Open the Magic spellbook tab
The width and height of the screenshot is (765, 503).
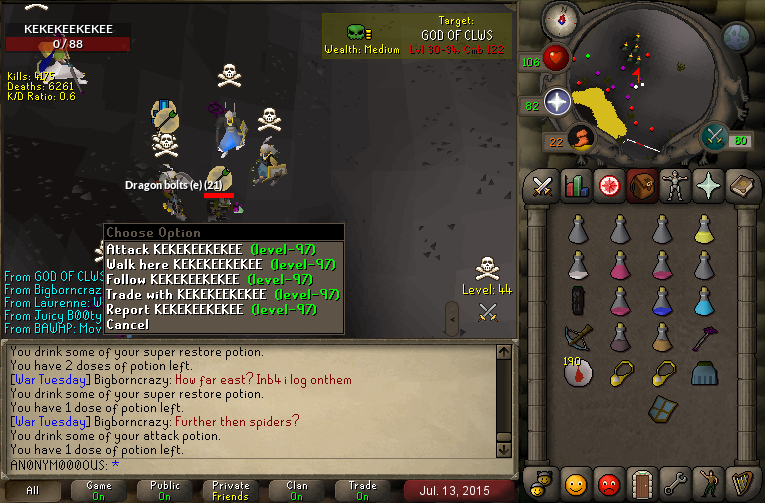(x=743, y=186)
